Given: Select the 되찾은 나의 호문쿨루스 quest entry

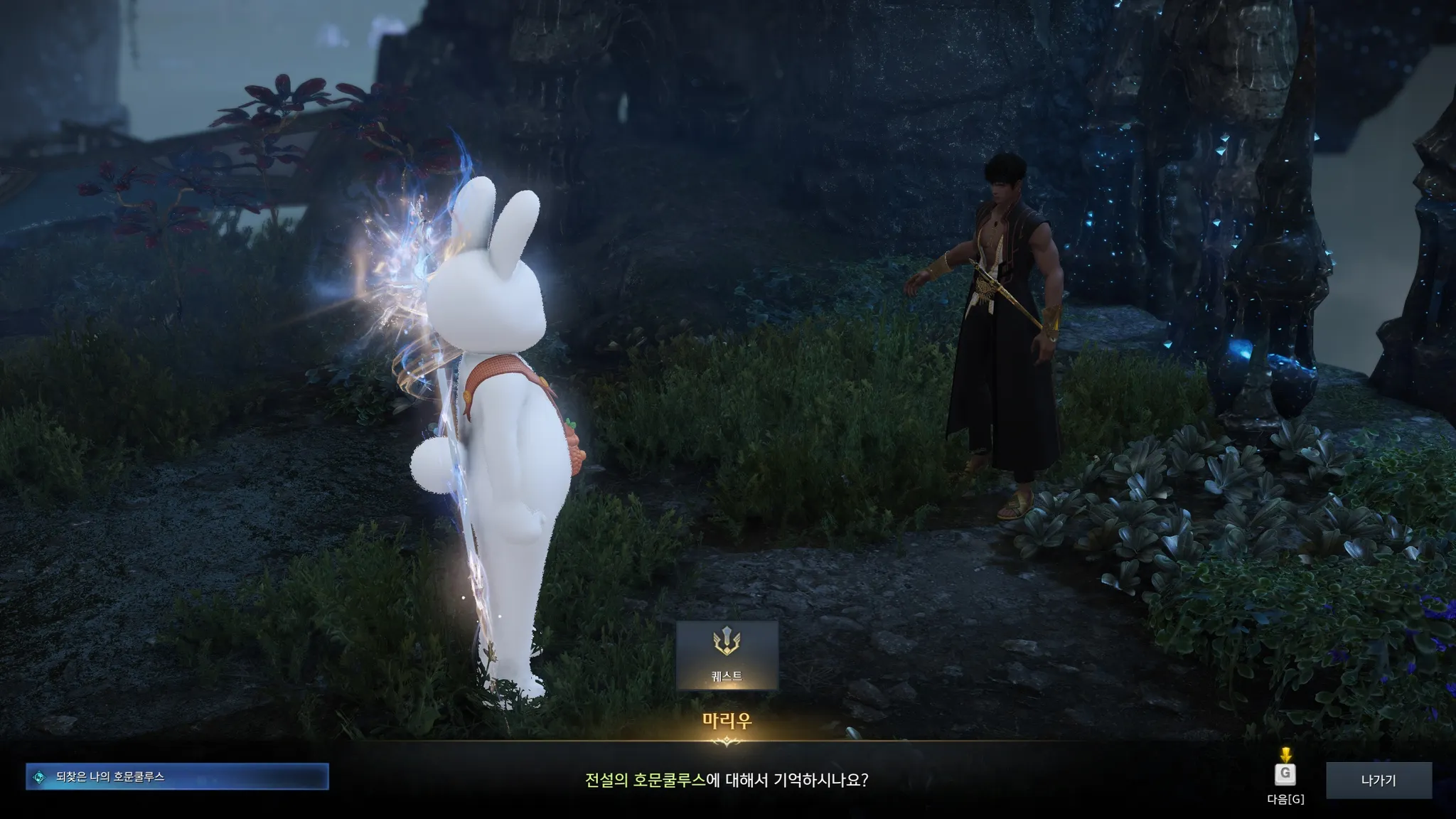Looking at the screenshot, I should tap(177, 777).
